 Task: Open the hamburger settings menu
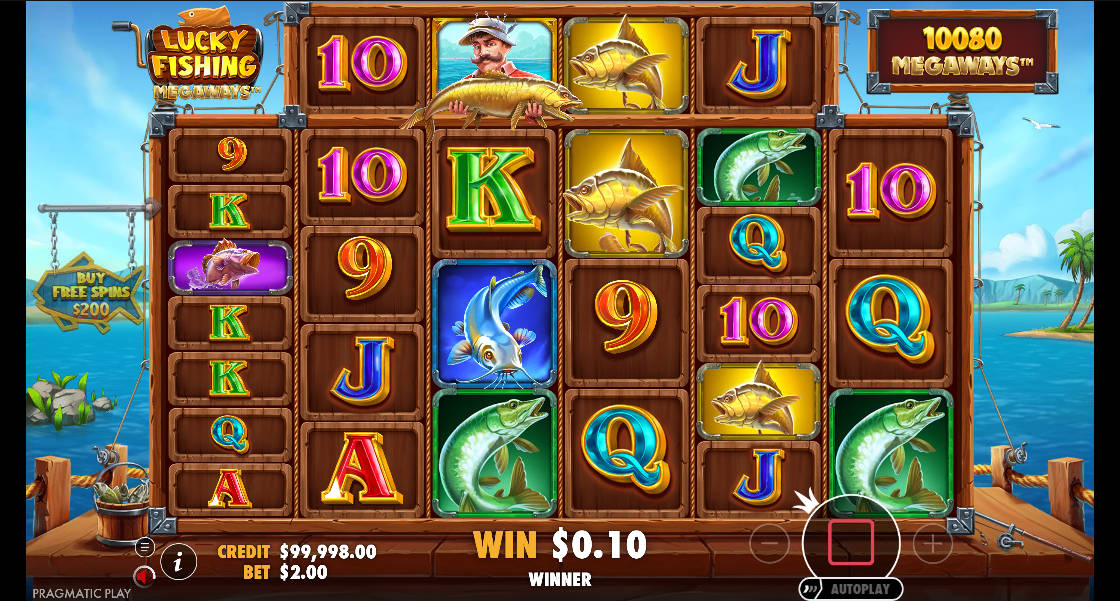tap(145, 547)
